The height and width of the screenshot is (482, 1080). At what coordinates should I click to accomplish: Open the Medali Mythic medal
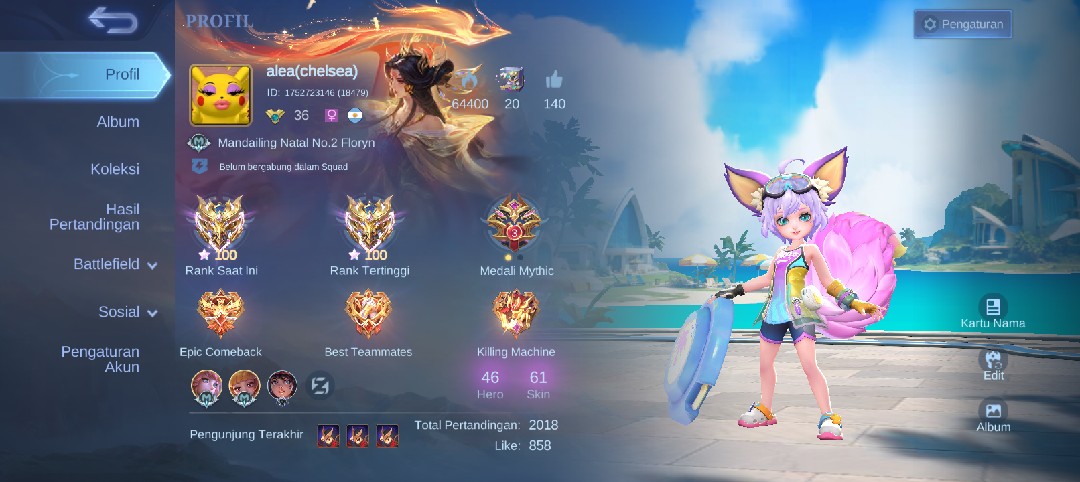[516, 225]
